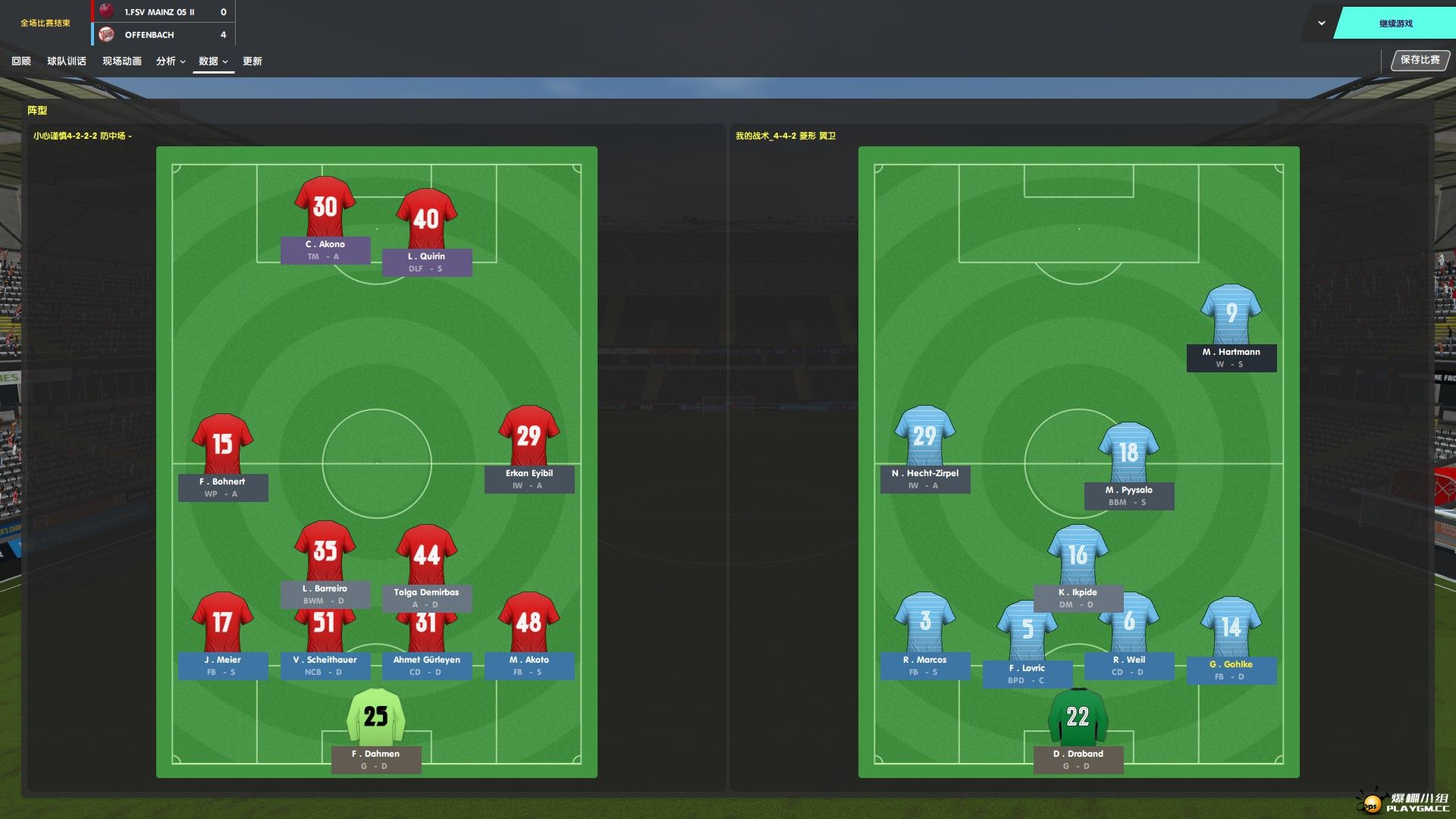1456x819 pixels.
Task: Switch to the 球队训话 team talk tab
Action: click(67, 61)
